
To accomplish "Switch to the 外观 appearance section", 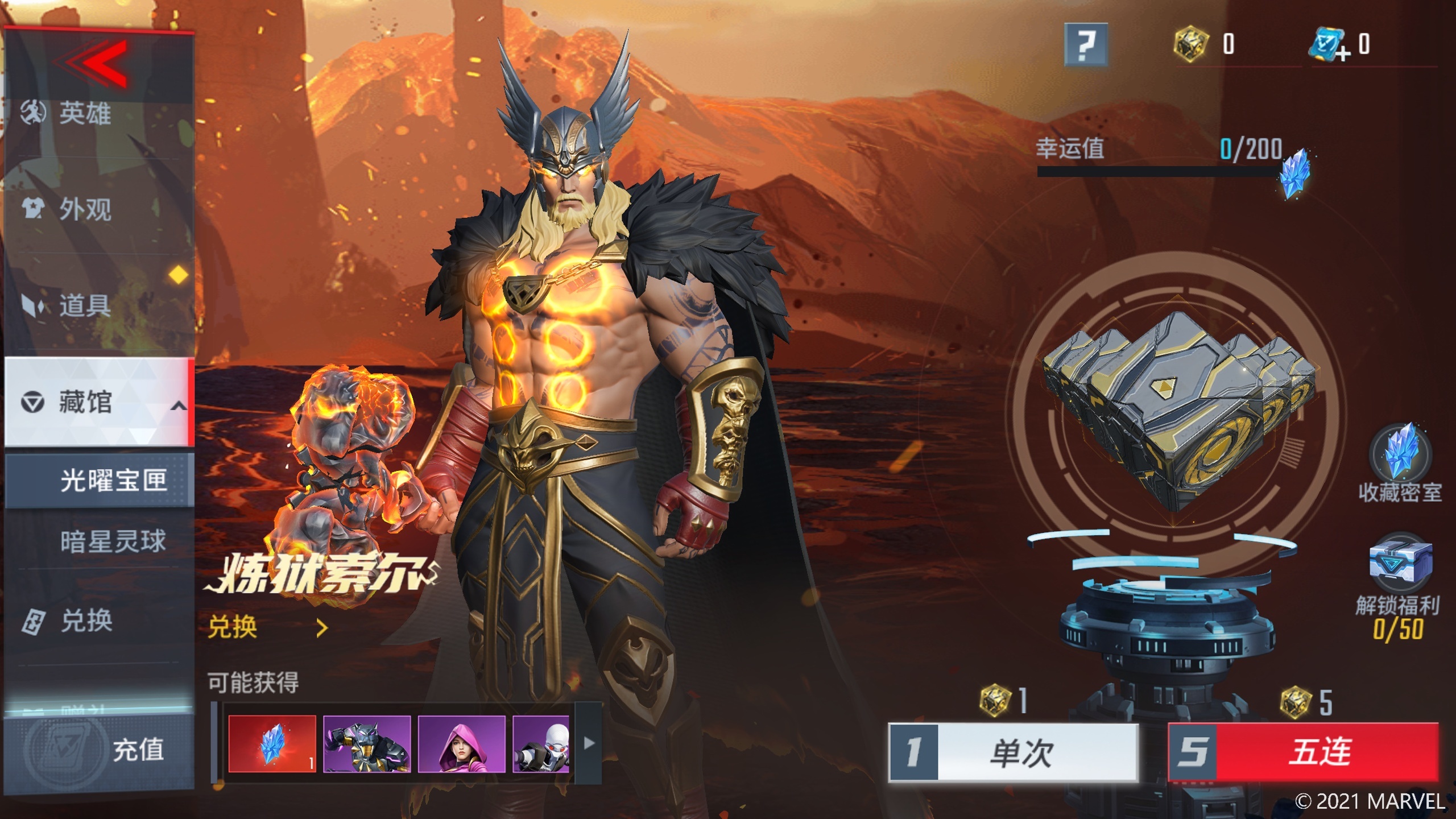I will click(85, 209).
